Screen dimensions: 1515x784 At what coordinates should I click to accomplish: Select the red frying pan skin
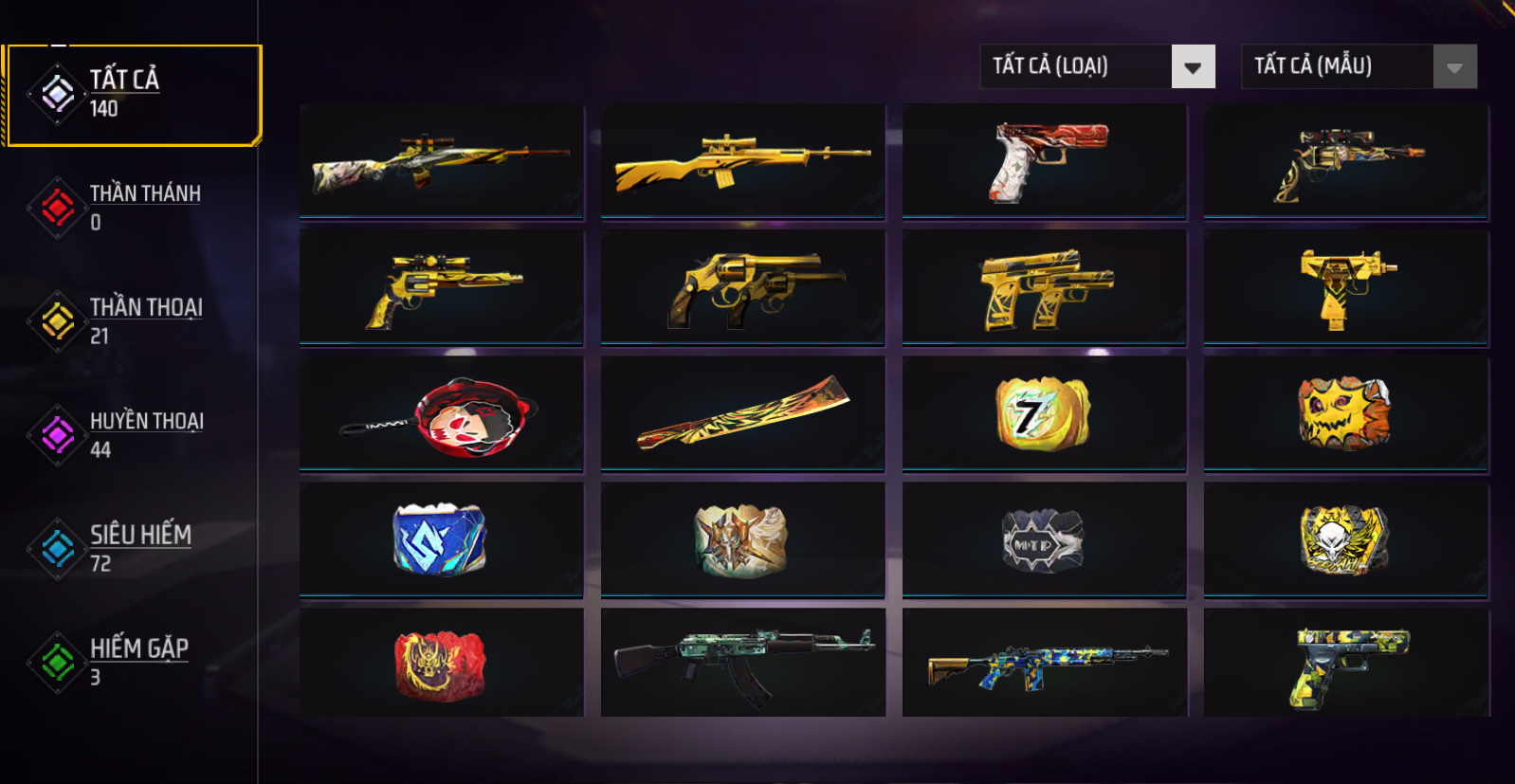point(442,414)
